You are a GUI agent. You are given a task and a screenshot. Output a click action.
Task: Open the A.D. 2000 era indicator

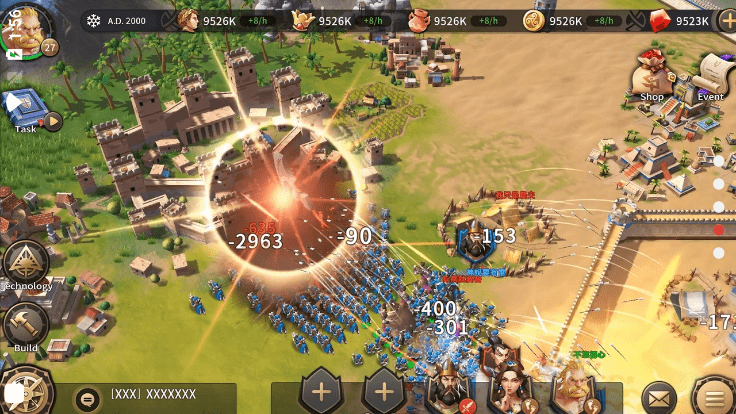tap(121, 21)
